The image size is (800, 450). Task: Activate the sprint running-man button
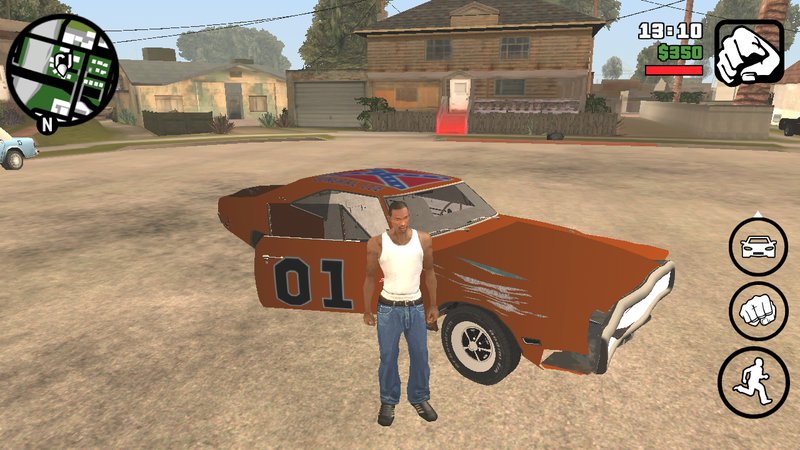point(756,381)
